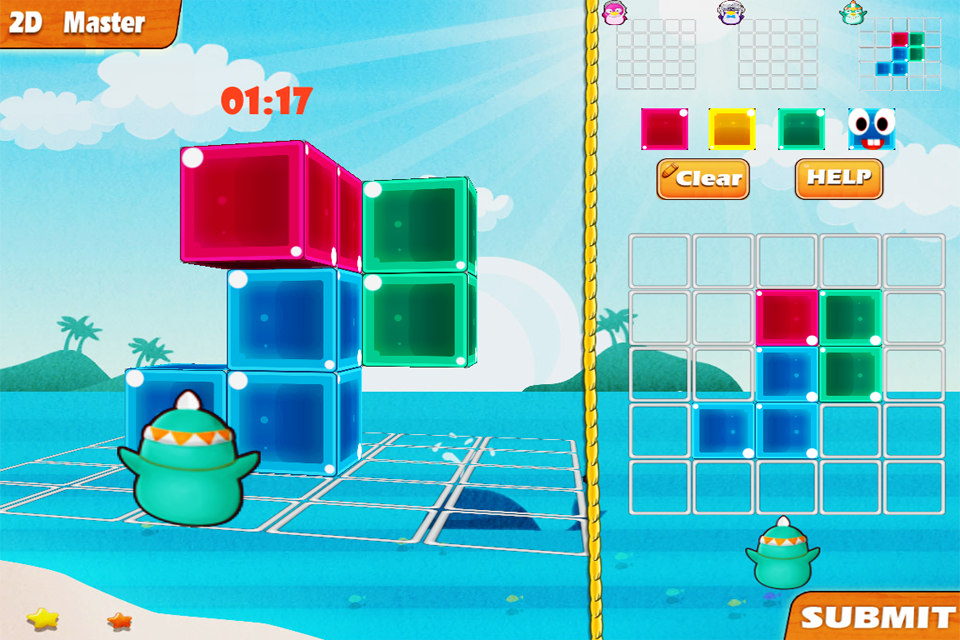Submit the puzzle answer
Image resolution: width=960 pixels, height=640 pixels.
(x=876, y=616)
